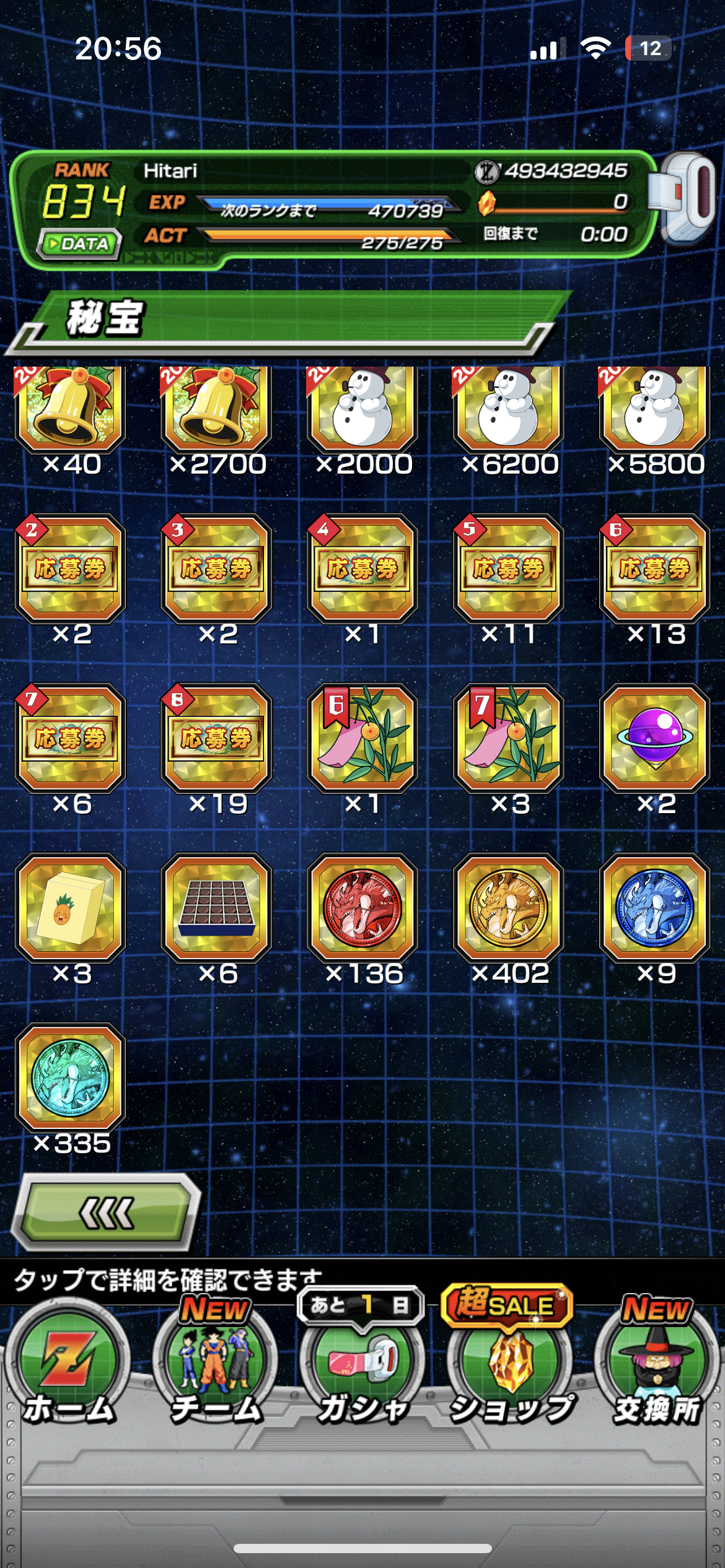
Task: Select the bell treasure with ×2700
Action: (217, 409)
